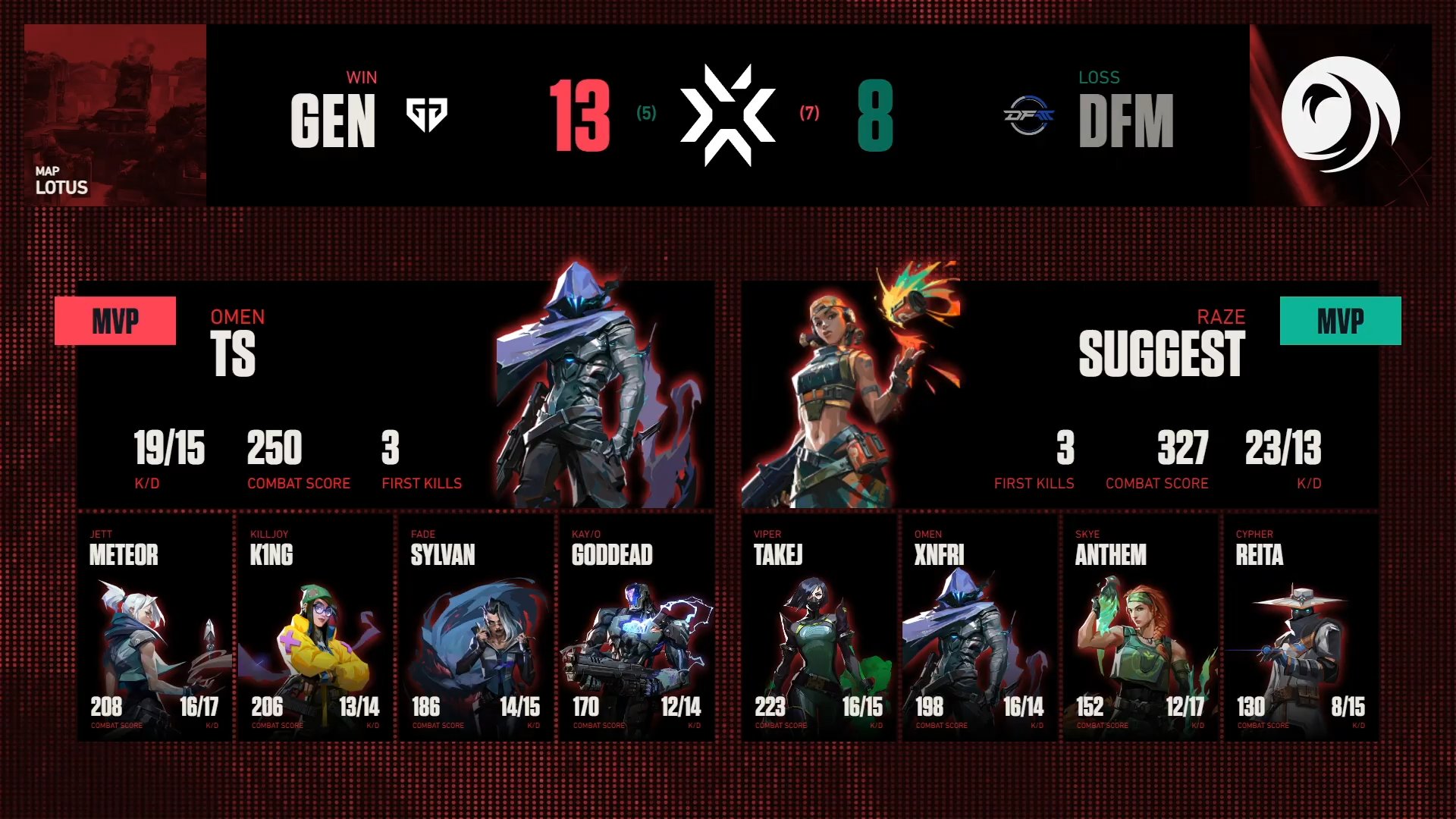This screenshot has height=819, width=1456.
Task: Choose Sylvan's Fade player card
Action: [476, 628]
